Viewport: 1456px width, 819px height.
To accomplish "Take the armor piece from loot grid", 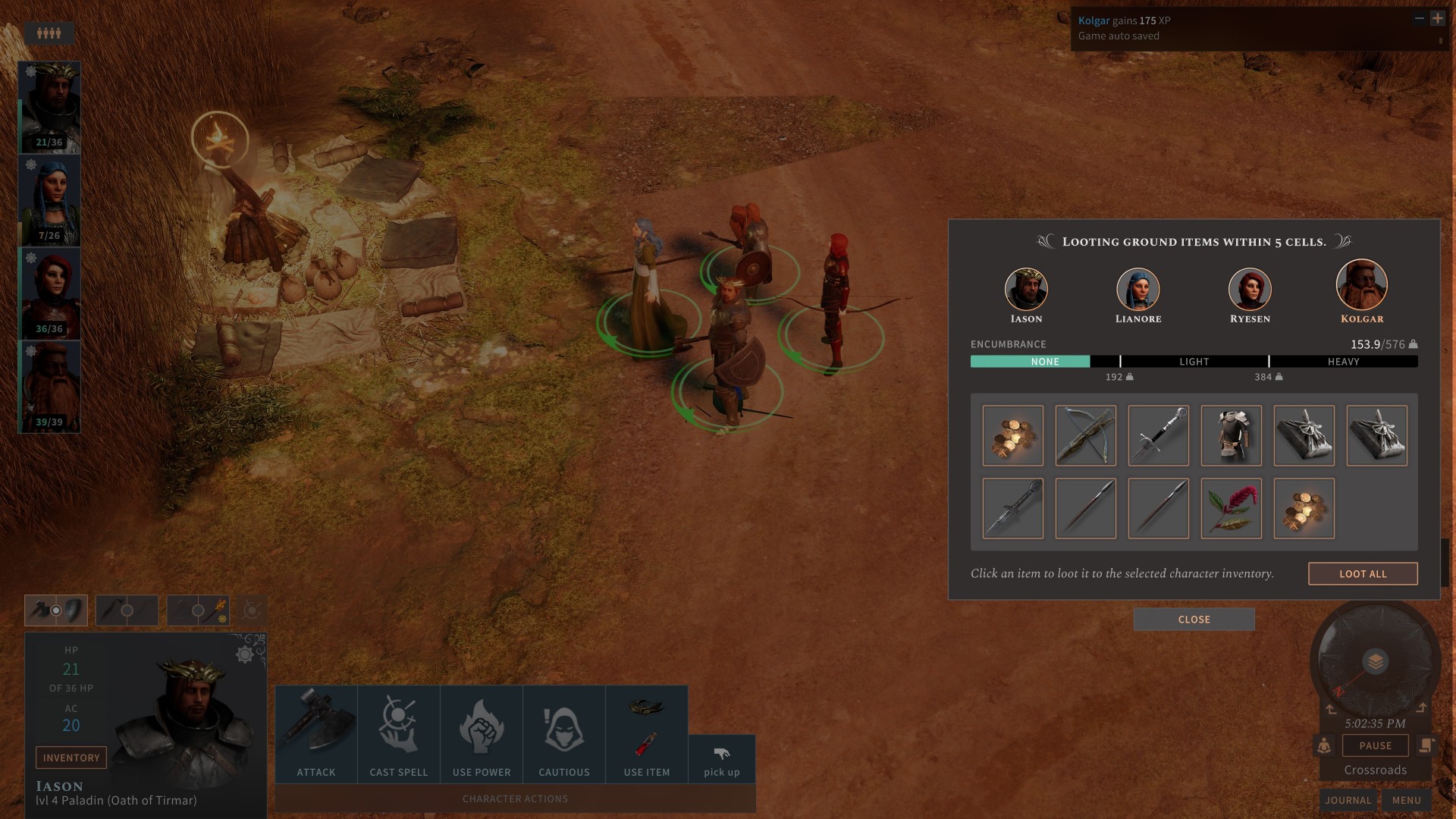I will [1231, 435].
